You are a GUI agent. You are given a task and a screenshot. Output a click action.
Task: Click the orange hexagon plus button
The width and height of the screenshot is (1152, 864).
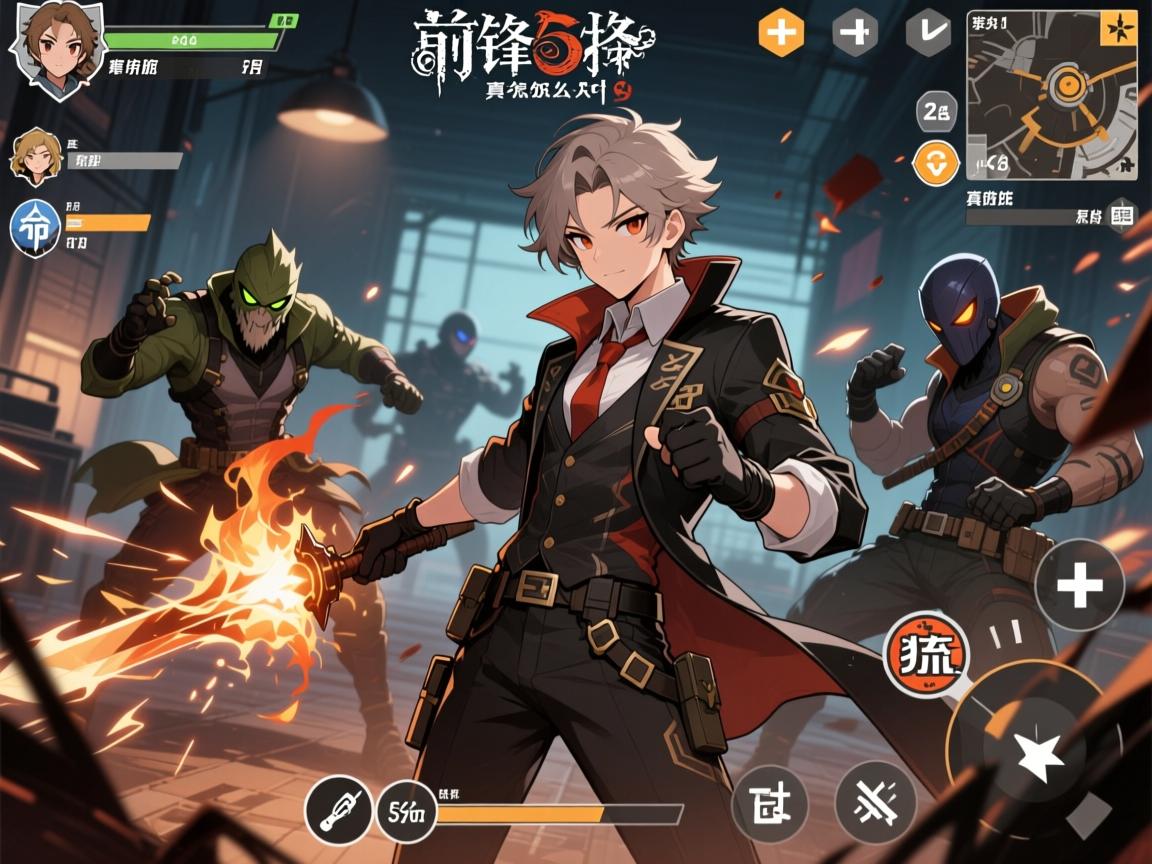pos(781,33)
